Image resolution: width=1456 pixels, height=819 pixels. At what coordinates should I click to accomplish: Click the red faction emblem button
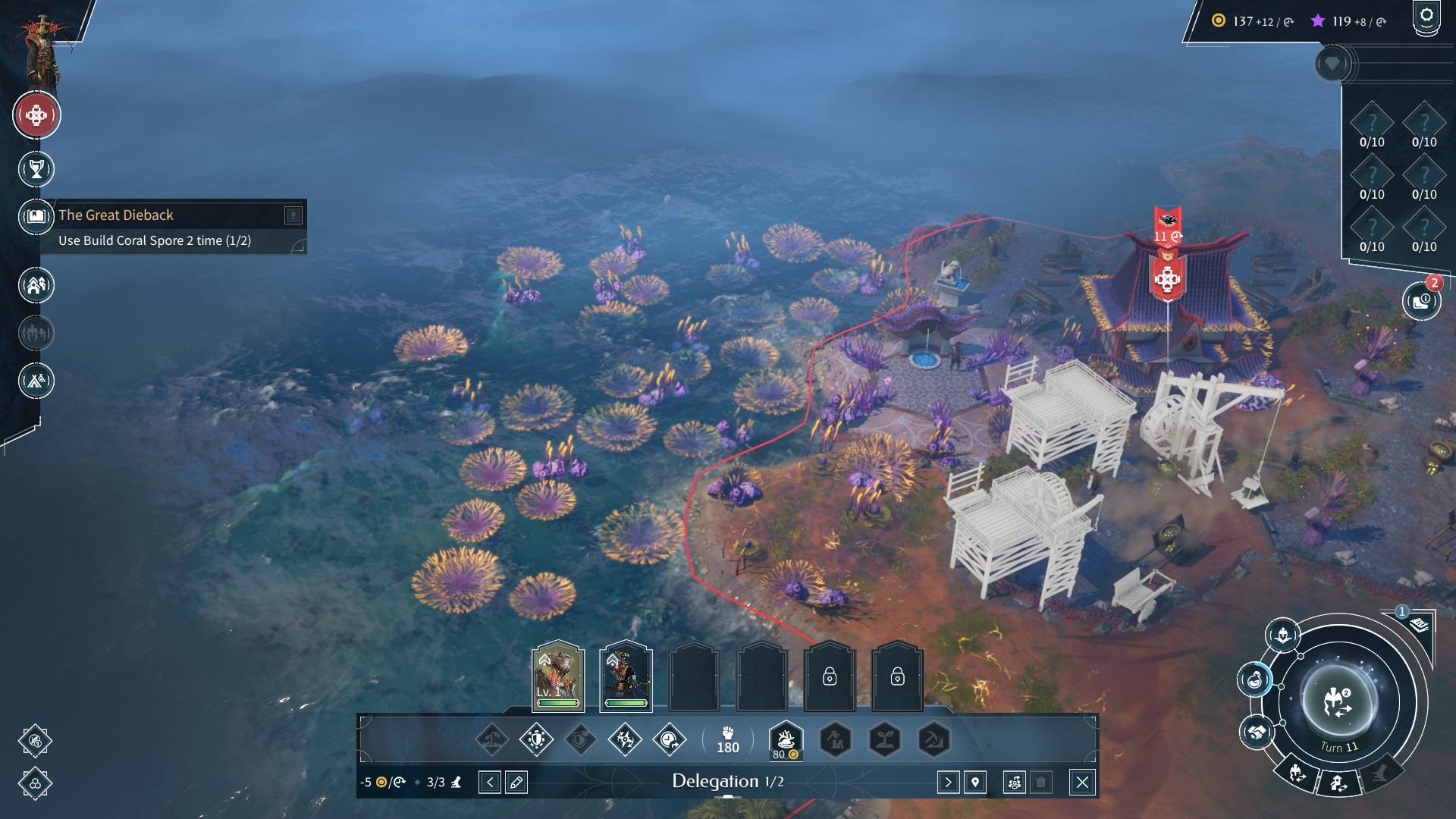coord(36,115)
